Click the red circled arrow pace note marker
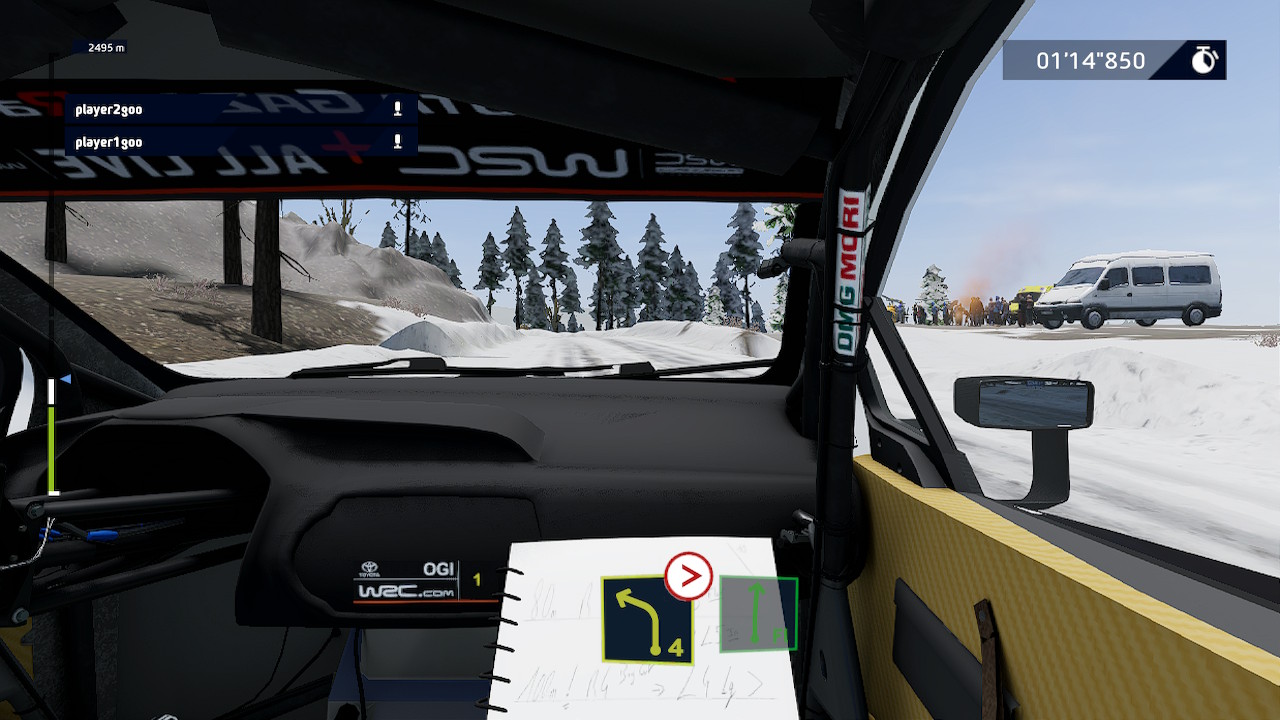The height and width of the screenshot is (720, 1280). point(689,576)
